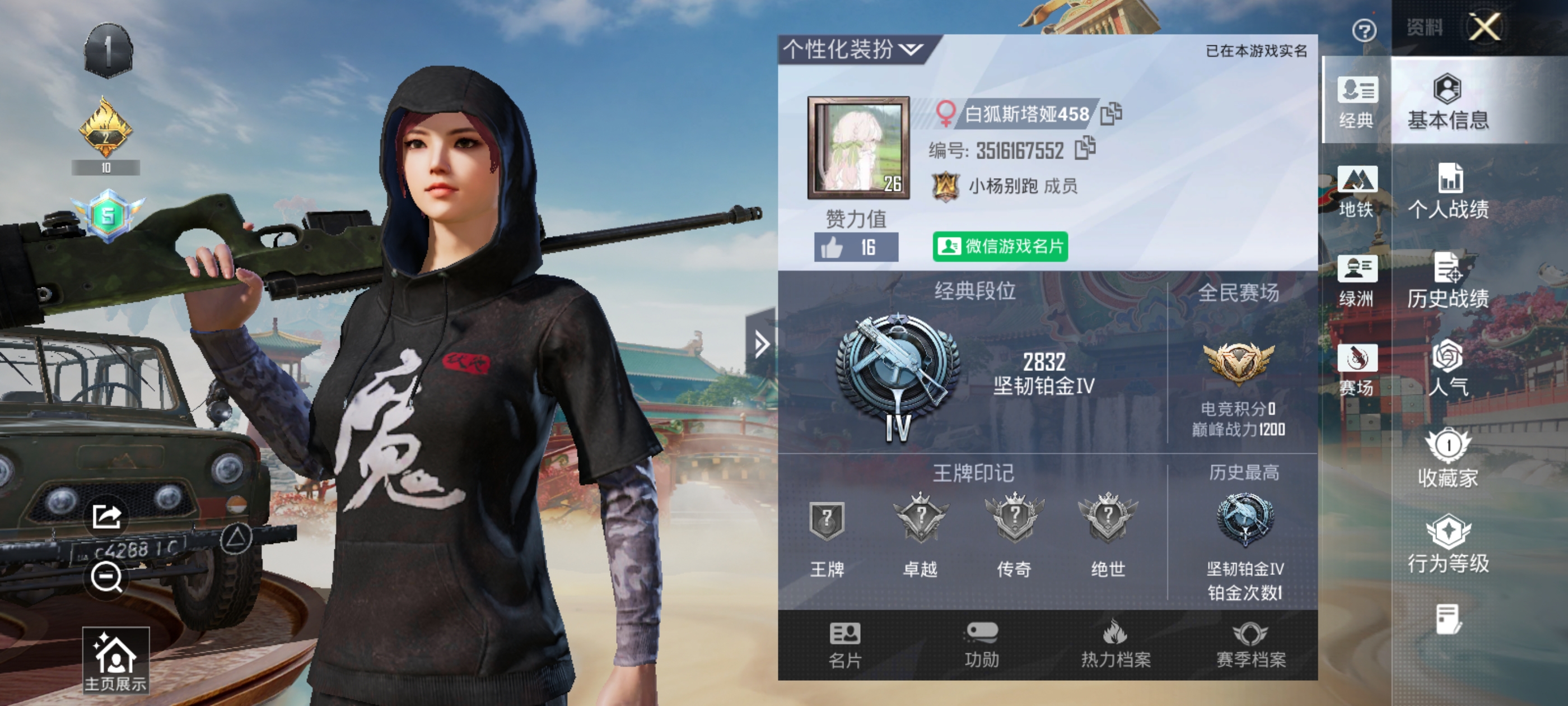Click the question mark help icon
The width and height of the screenshot is (1568, 706).
tap(1364, 30)
